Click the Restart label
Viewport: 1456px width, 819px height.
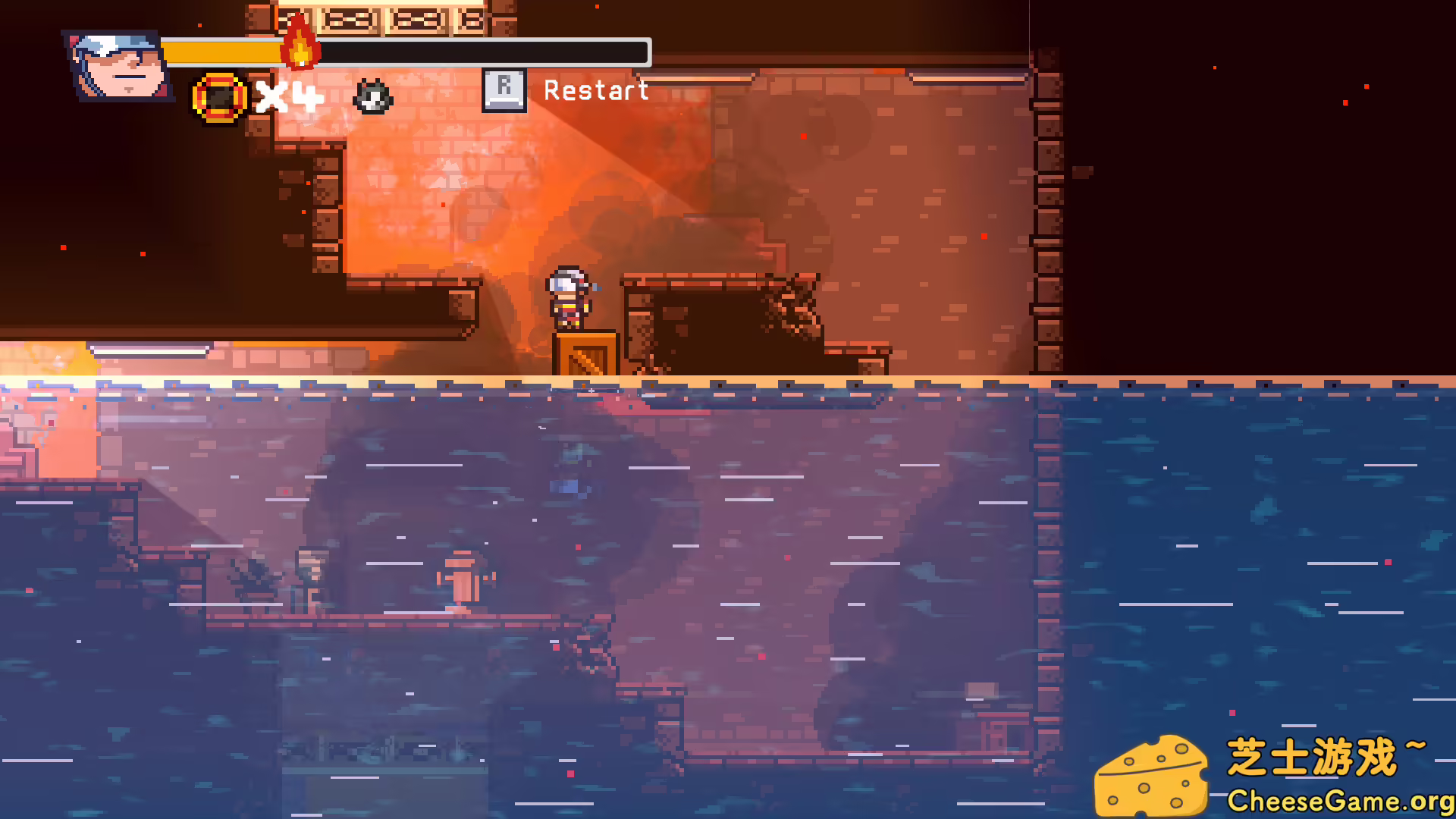[x=596, y=91]
